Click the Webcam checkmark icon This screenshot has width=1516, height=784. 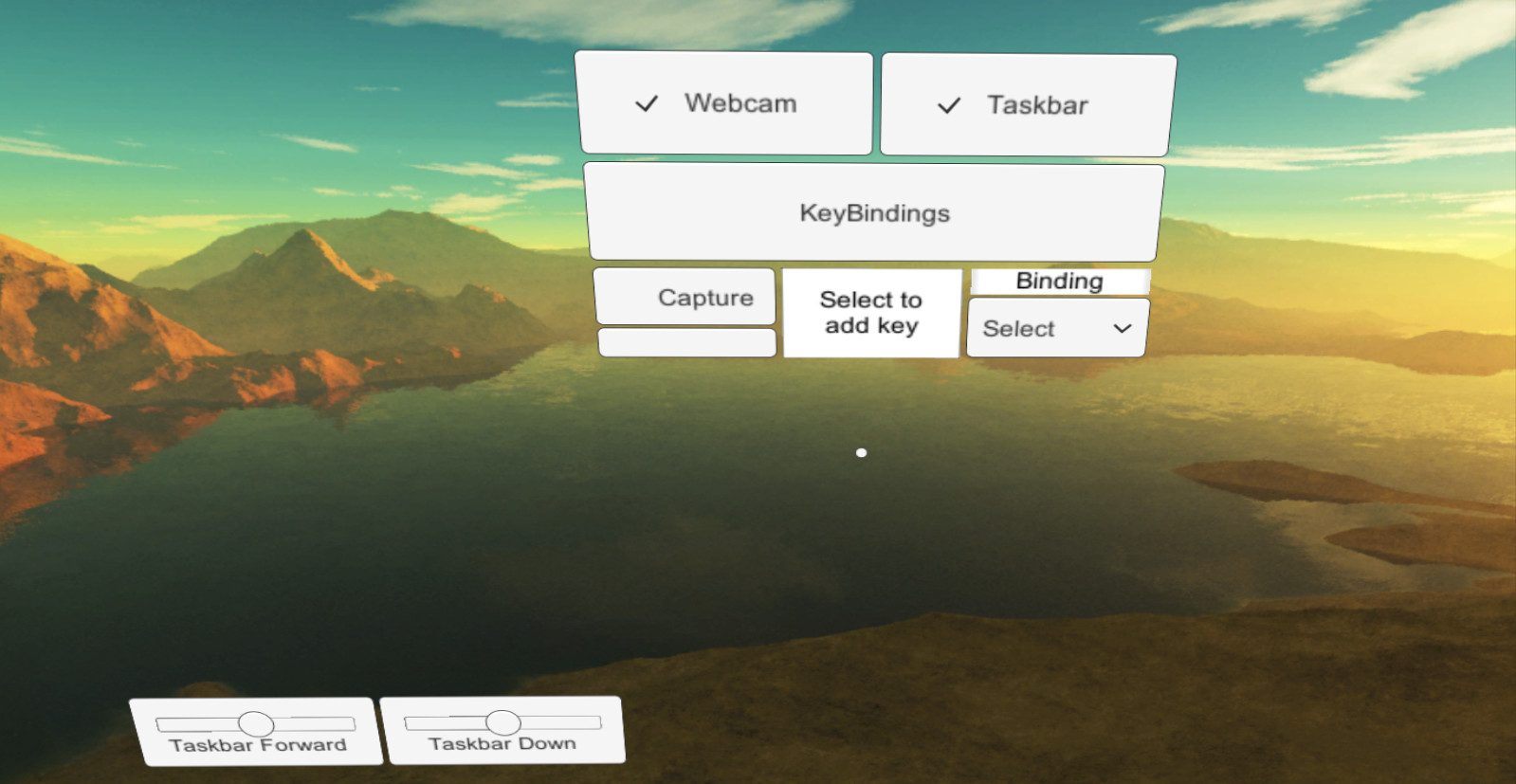tap(648, 103)
